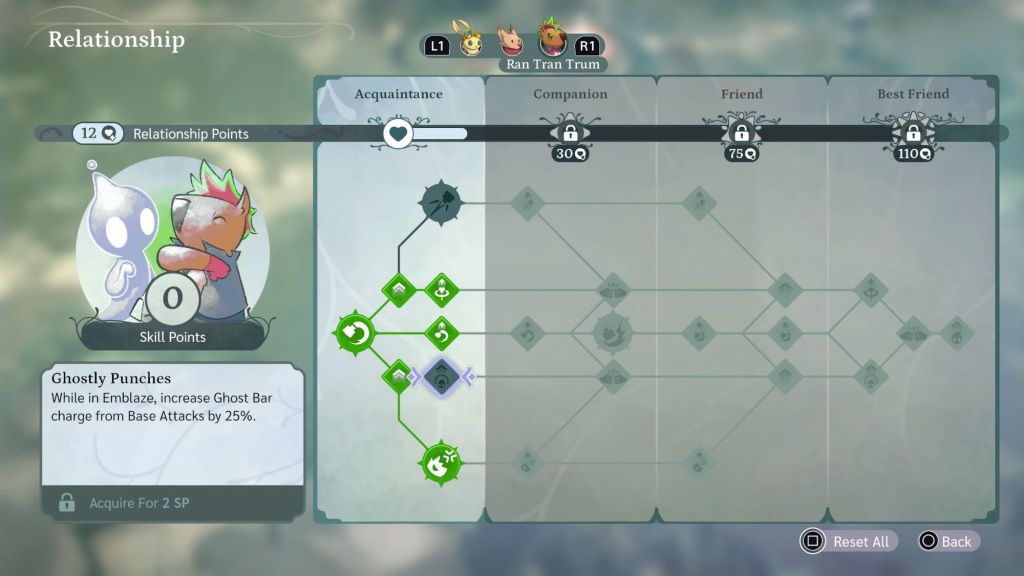Select the final skill node under Best Friend
Viewport: 1024px width, 576px height.
(x=956, y=333)
